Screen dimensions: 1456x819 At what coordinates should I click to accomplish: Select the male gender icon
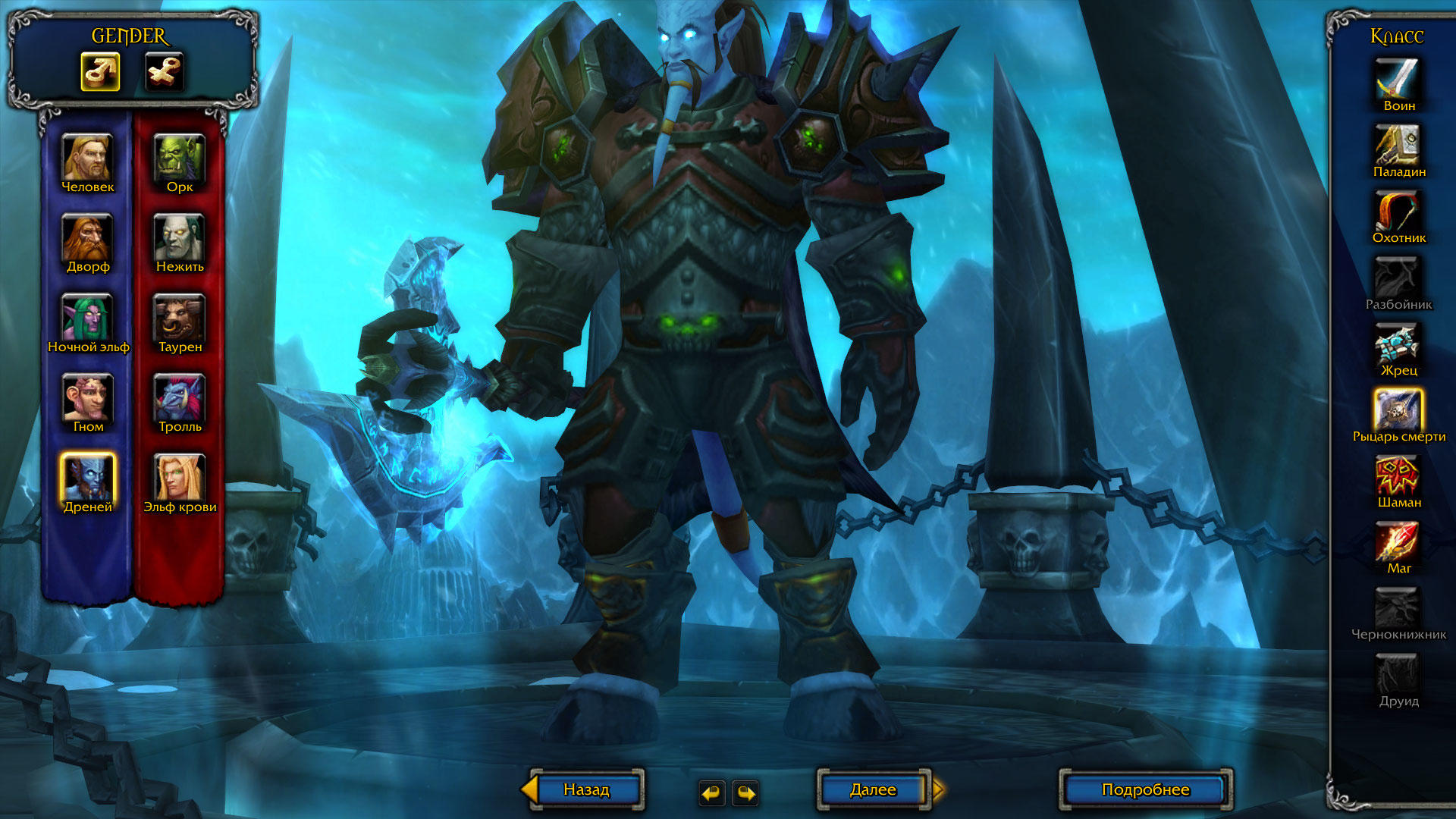pos(100,72)
